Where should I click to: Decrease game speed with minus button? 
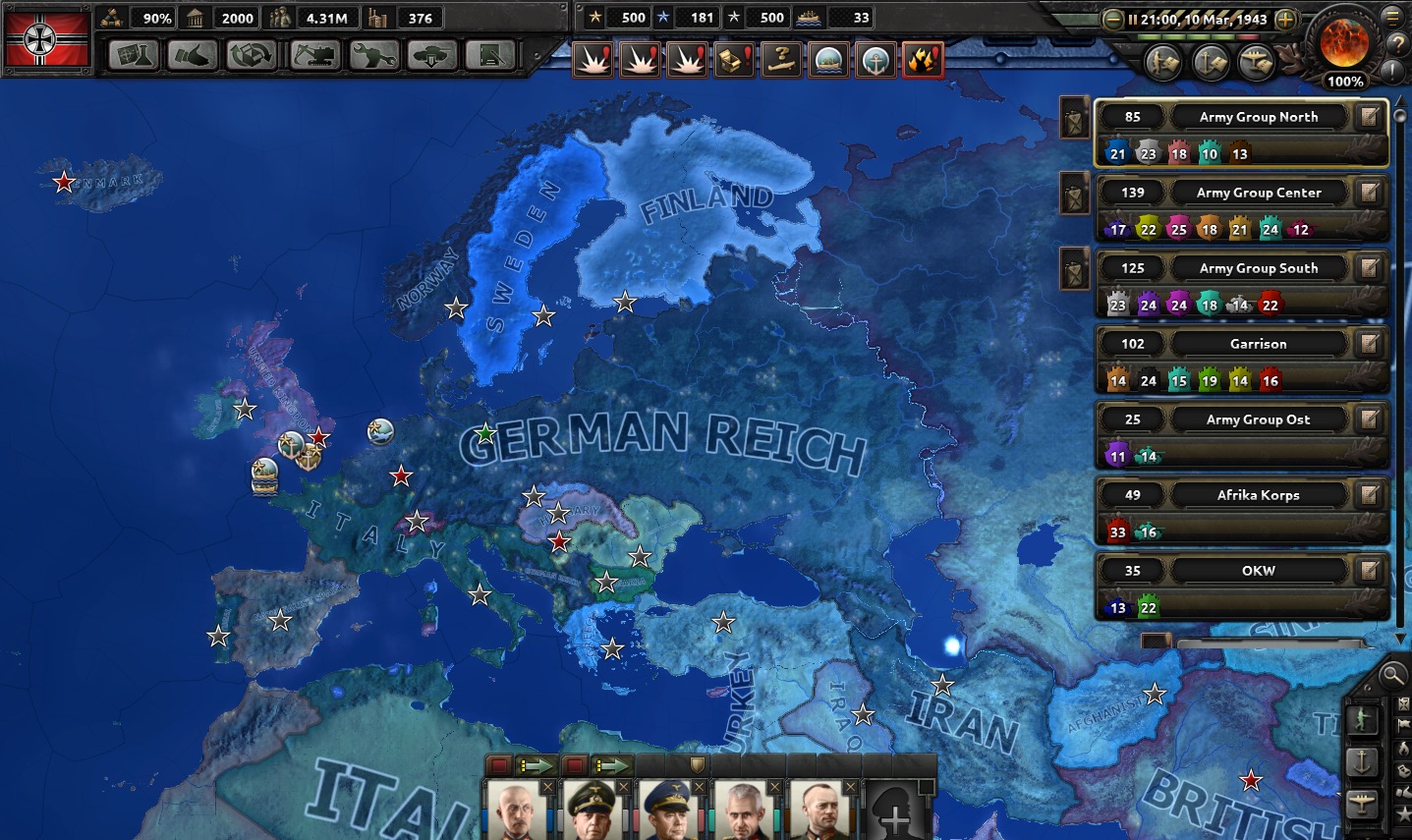point(1113,19)
